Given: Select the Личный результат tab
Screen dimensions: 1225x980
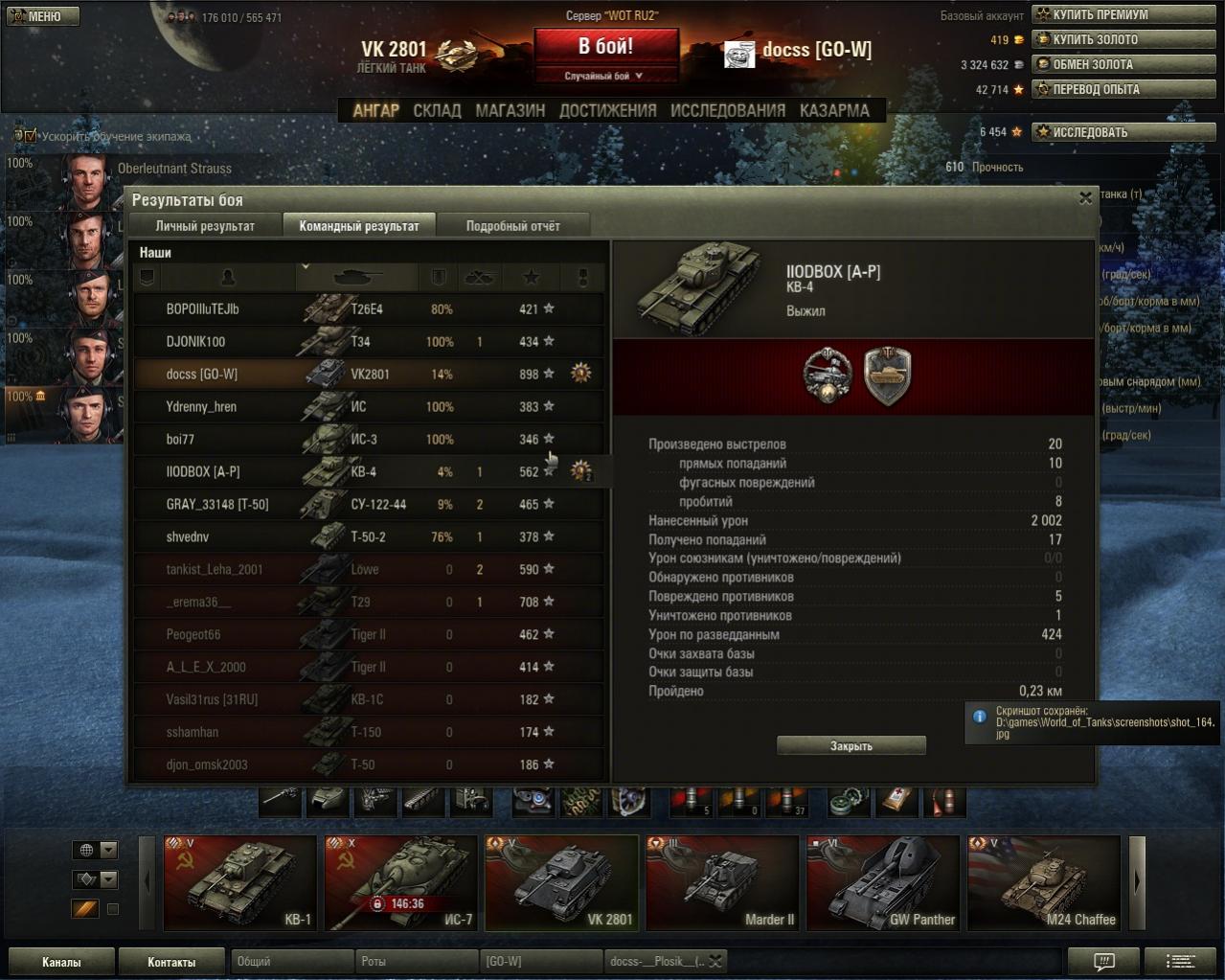Looking at the screenshot, I should pos(205,226).
